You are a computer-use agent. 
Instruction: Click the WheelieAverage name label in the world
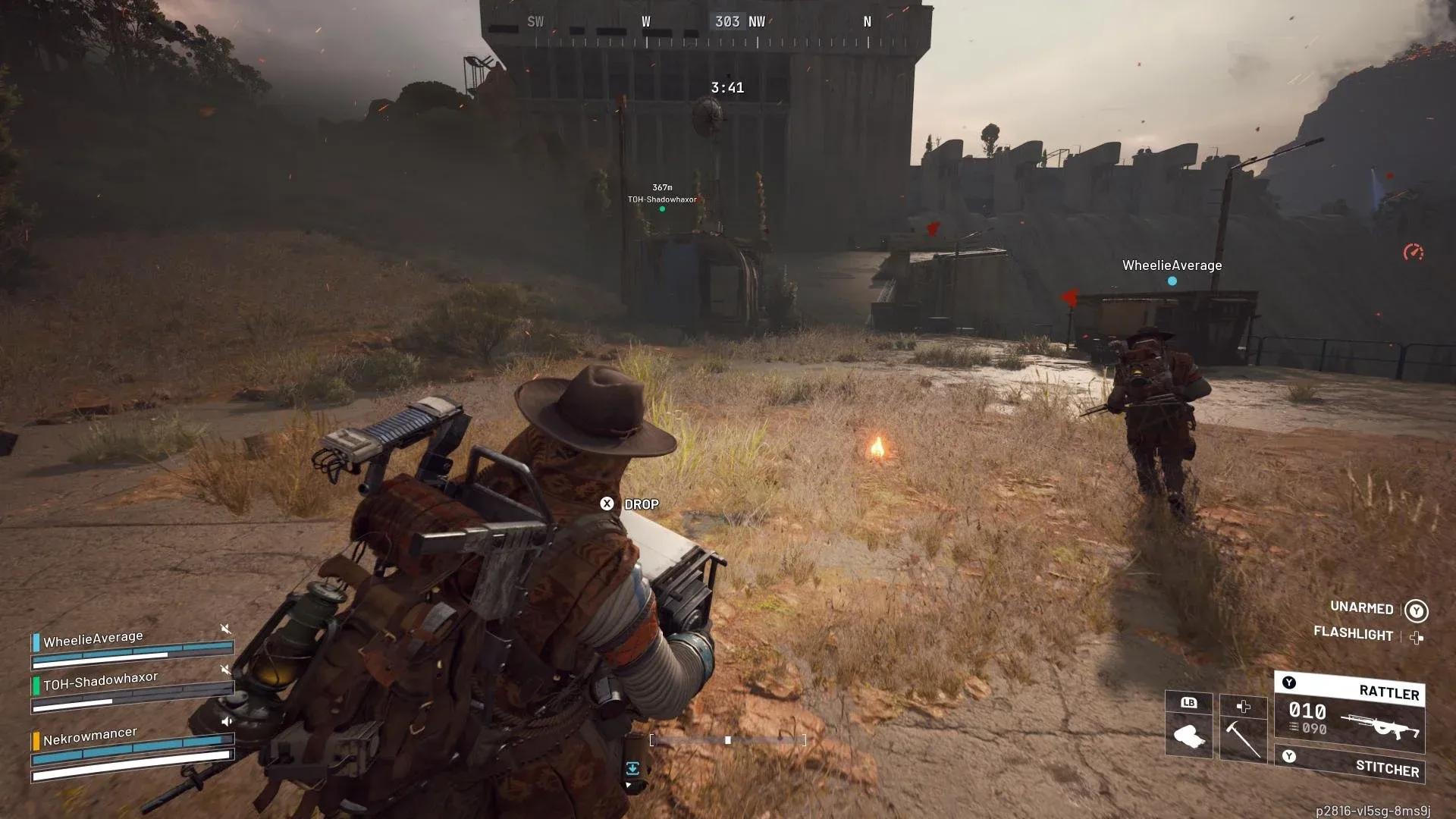coord(1171,265)
